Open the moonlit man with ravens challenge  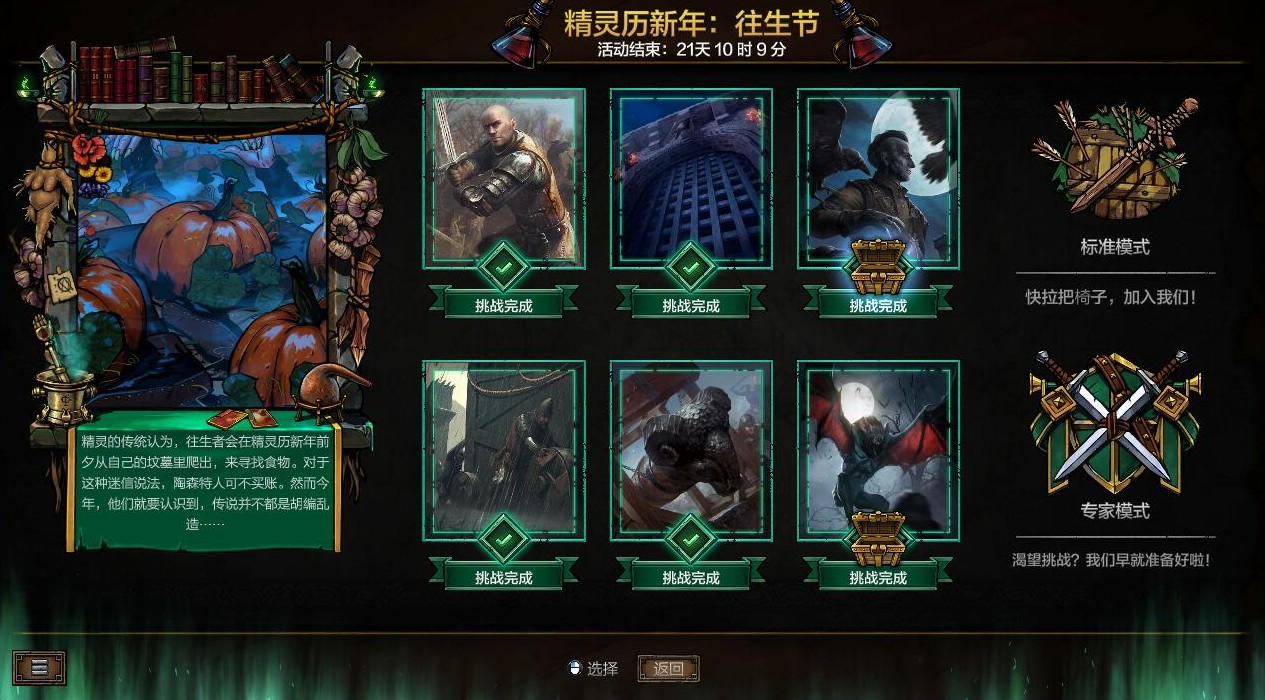pos(877,178)
